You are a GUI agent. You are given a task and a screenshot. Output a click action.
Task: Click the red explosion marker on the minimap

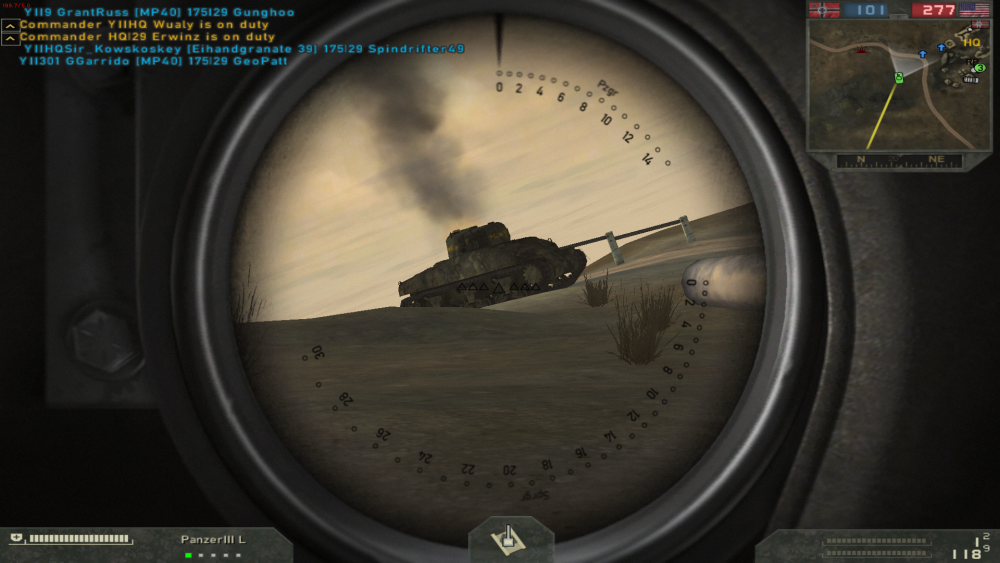point(862,48)
